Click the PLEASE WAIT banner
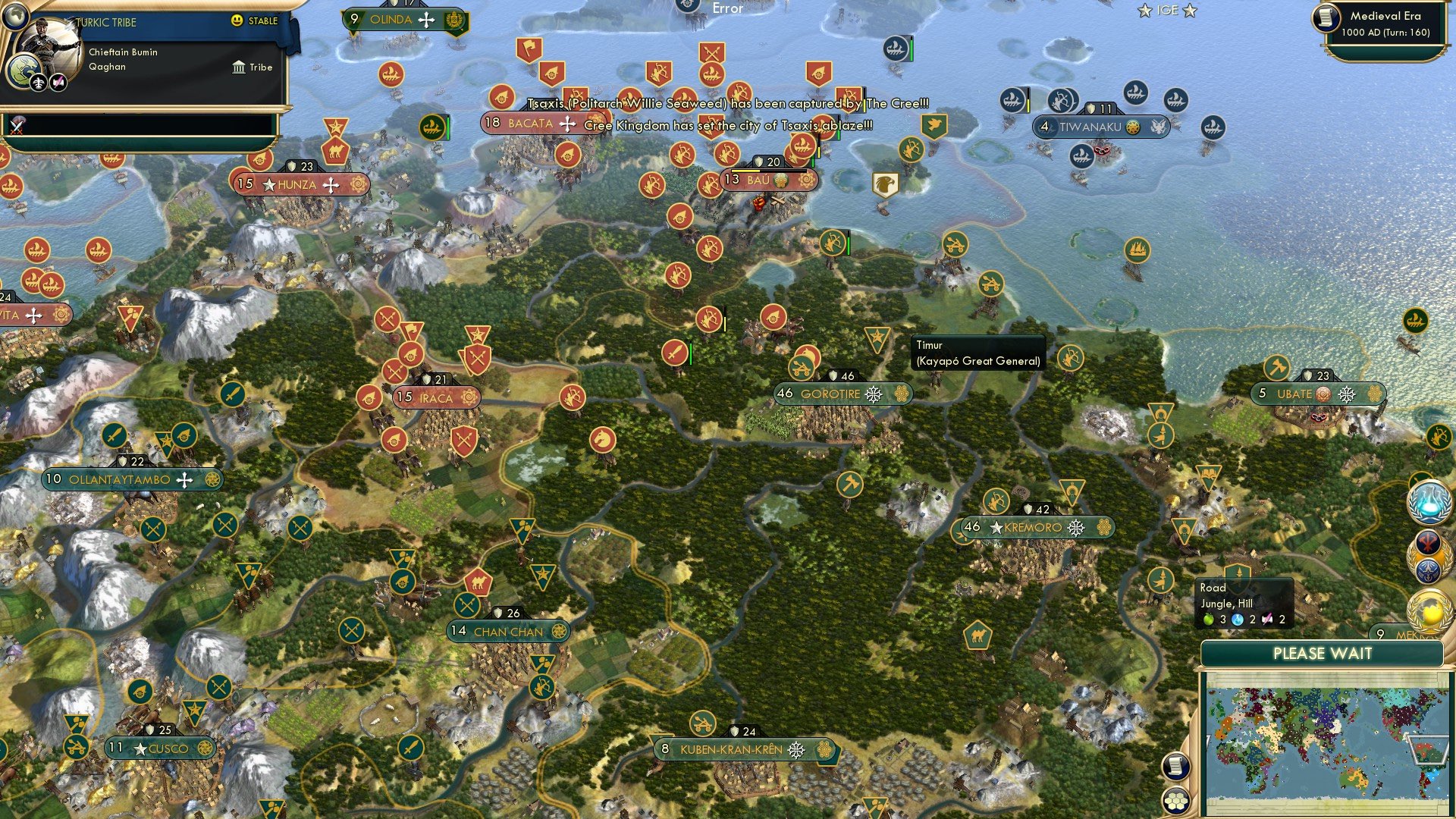The width and height of the screenshot is (1456, 819). click(1325, 653)
